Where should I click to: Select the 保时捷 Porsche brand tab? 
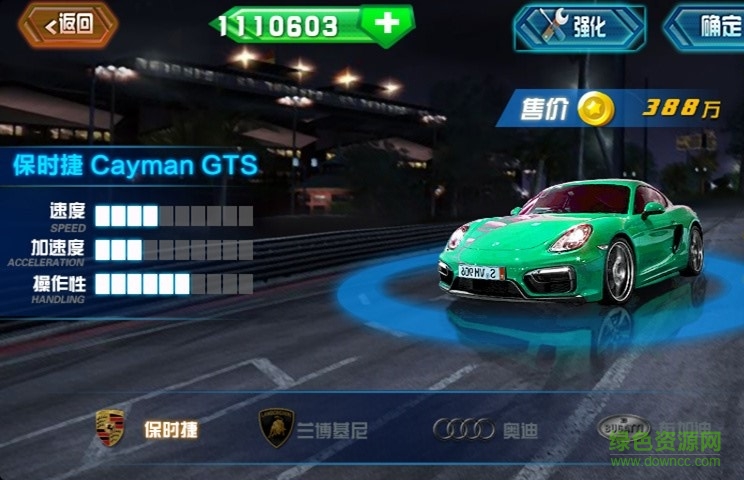point(146,430)
